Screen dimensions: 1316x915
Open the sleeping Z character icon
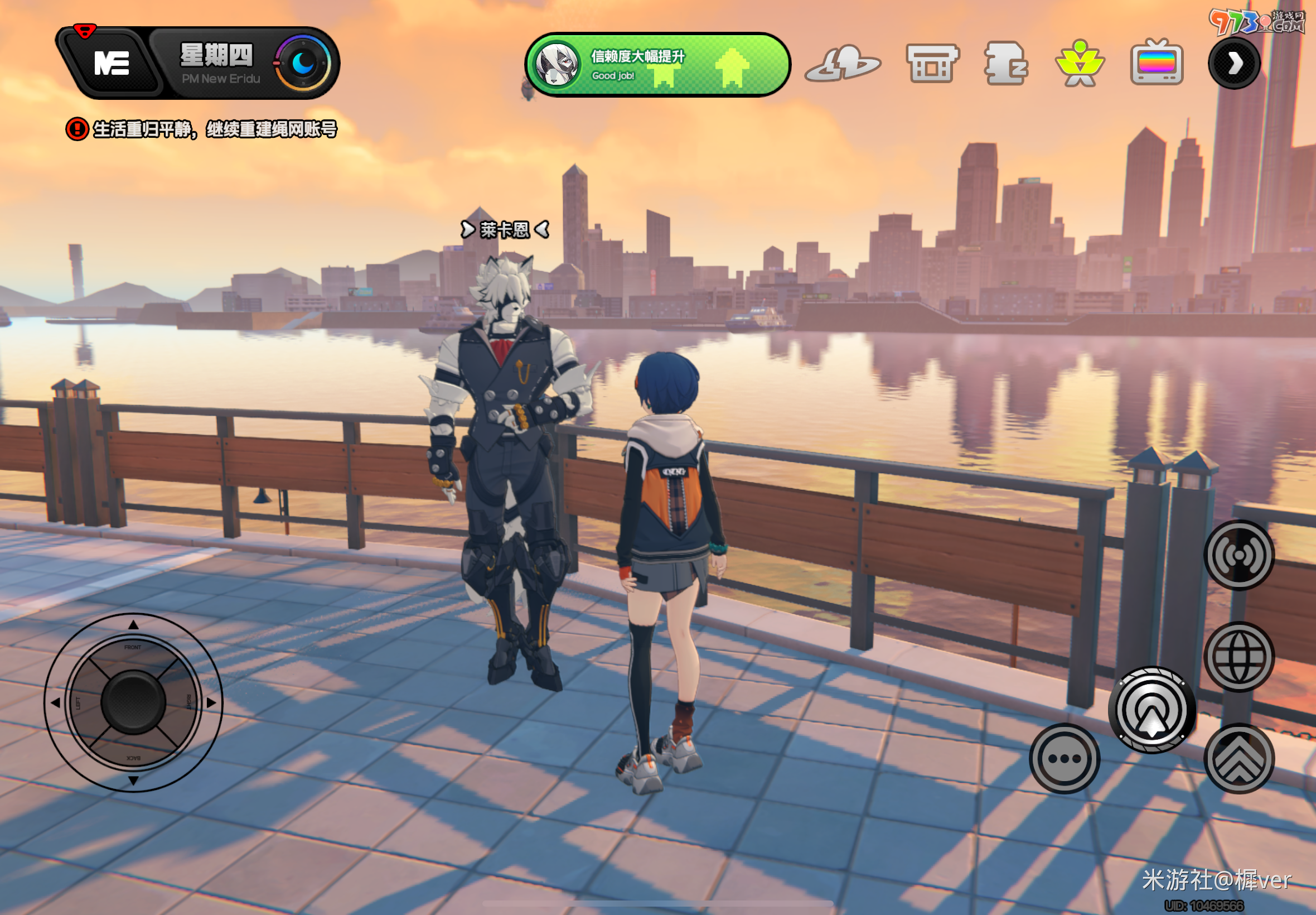1005,64
